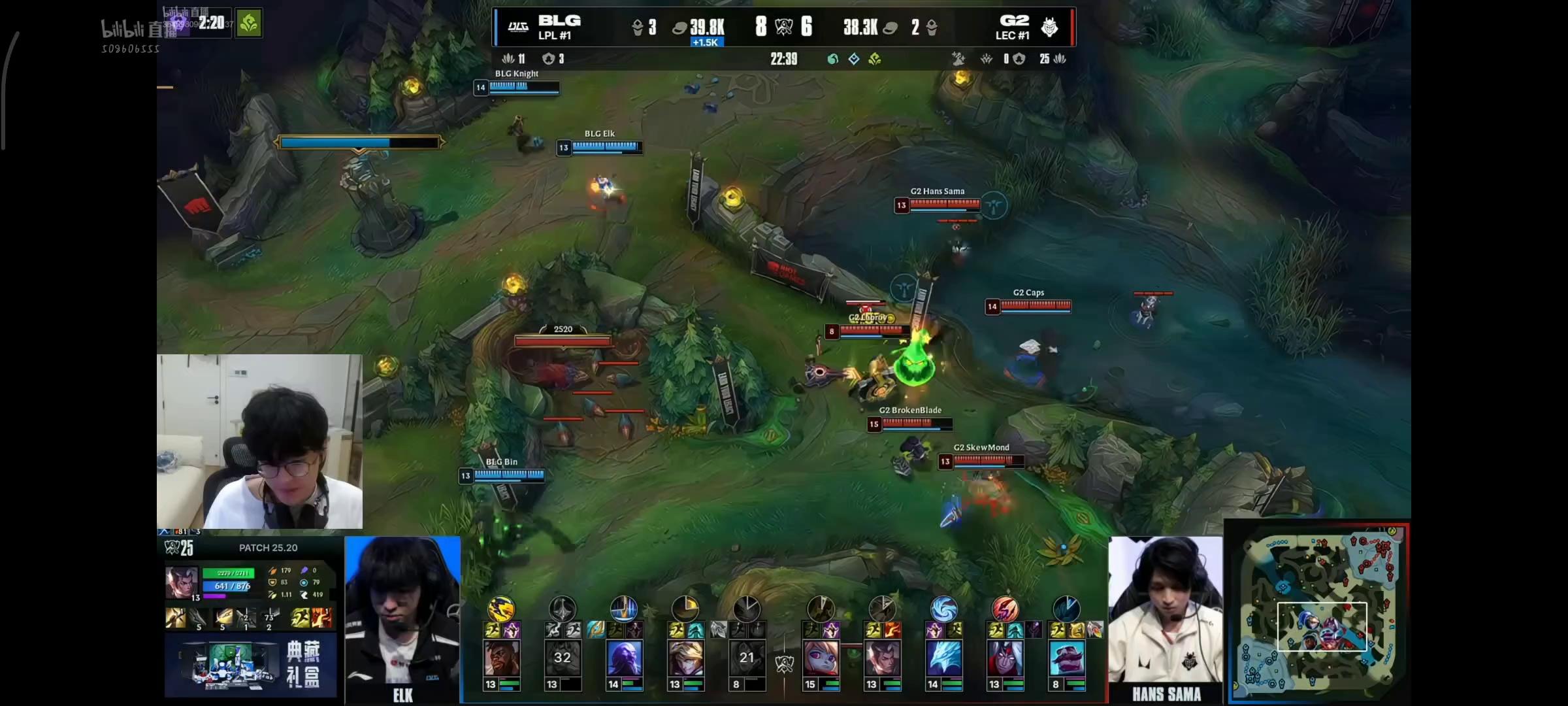Select Varus's portrait in the champion bar

click(1005, 658)
